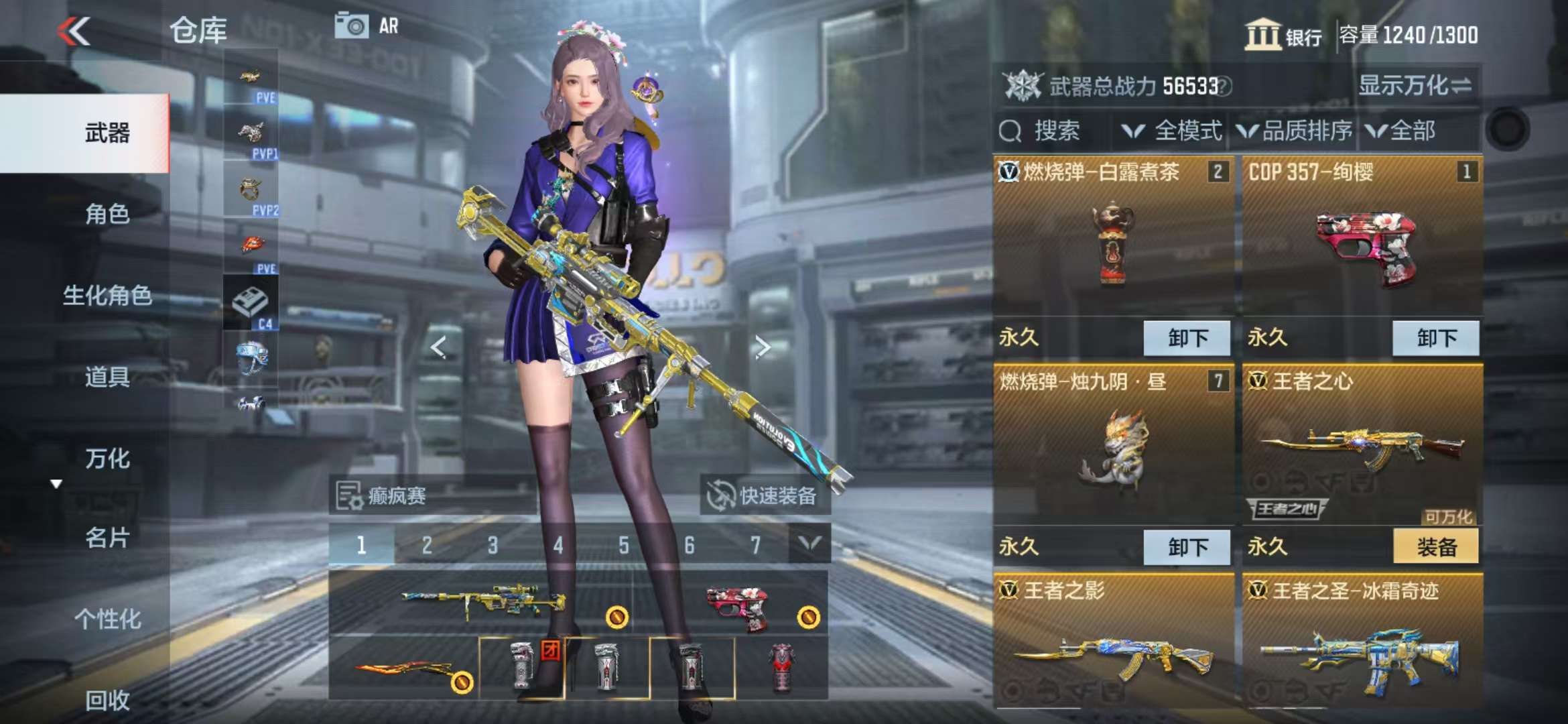Unequip the COP 357-绚樱 pistol with 卸下
The width and height of the screenshot is (1568, 724).
pyautogui.click(x=1435, y=338)
